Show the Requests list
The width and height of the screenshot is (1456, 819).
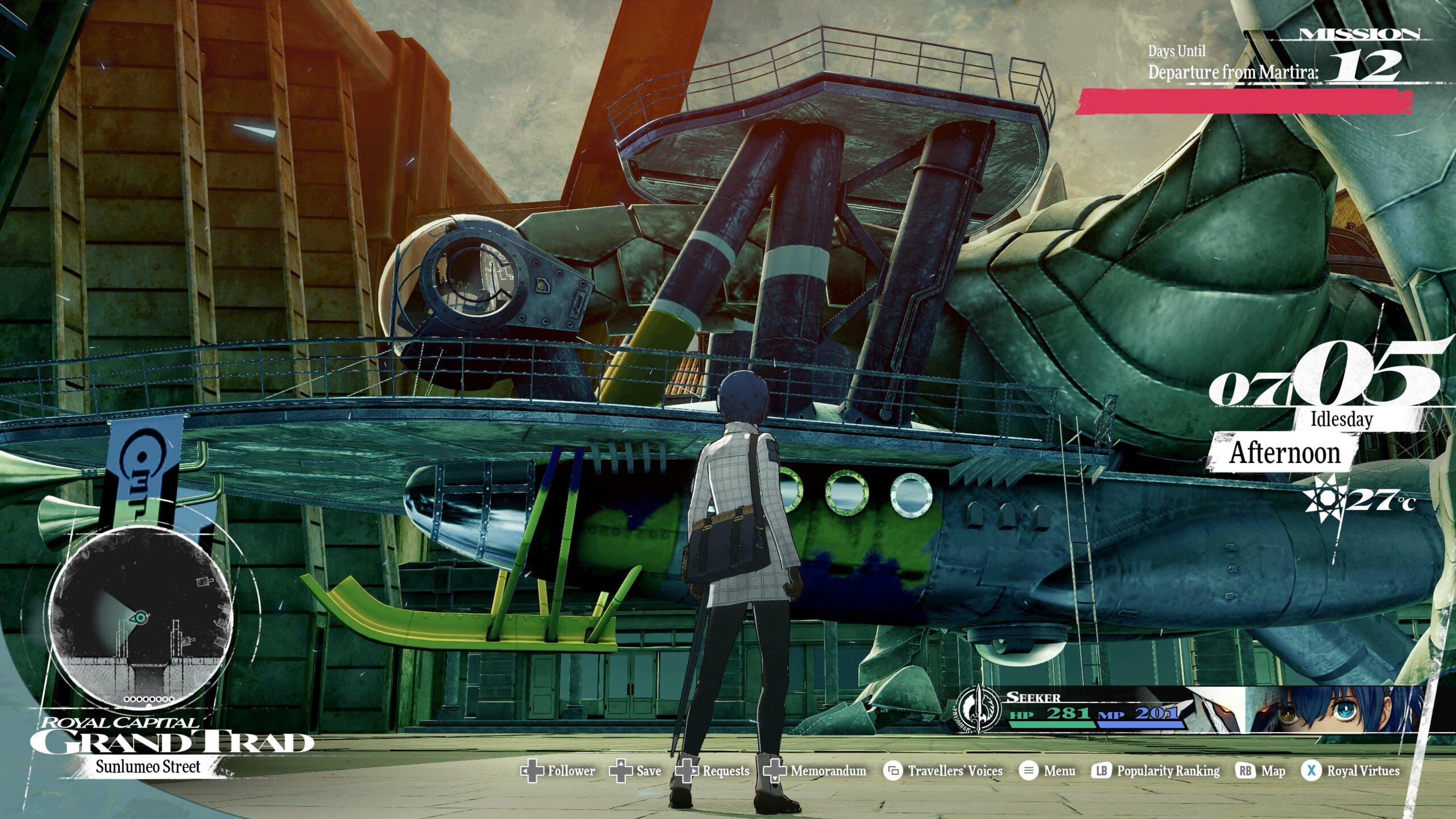coord(713,771)
